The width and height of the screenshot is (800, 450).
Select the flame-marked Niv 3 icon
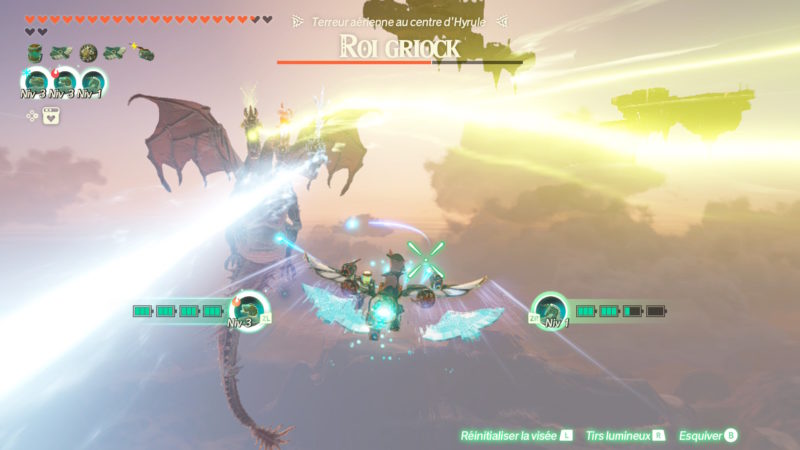[64, 82]
